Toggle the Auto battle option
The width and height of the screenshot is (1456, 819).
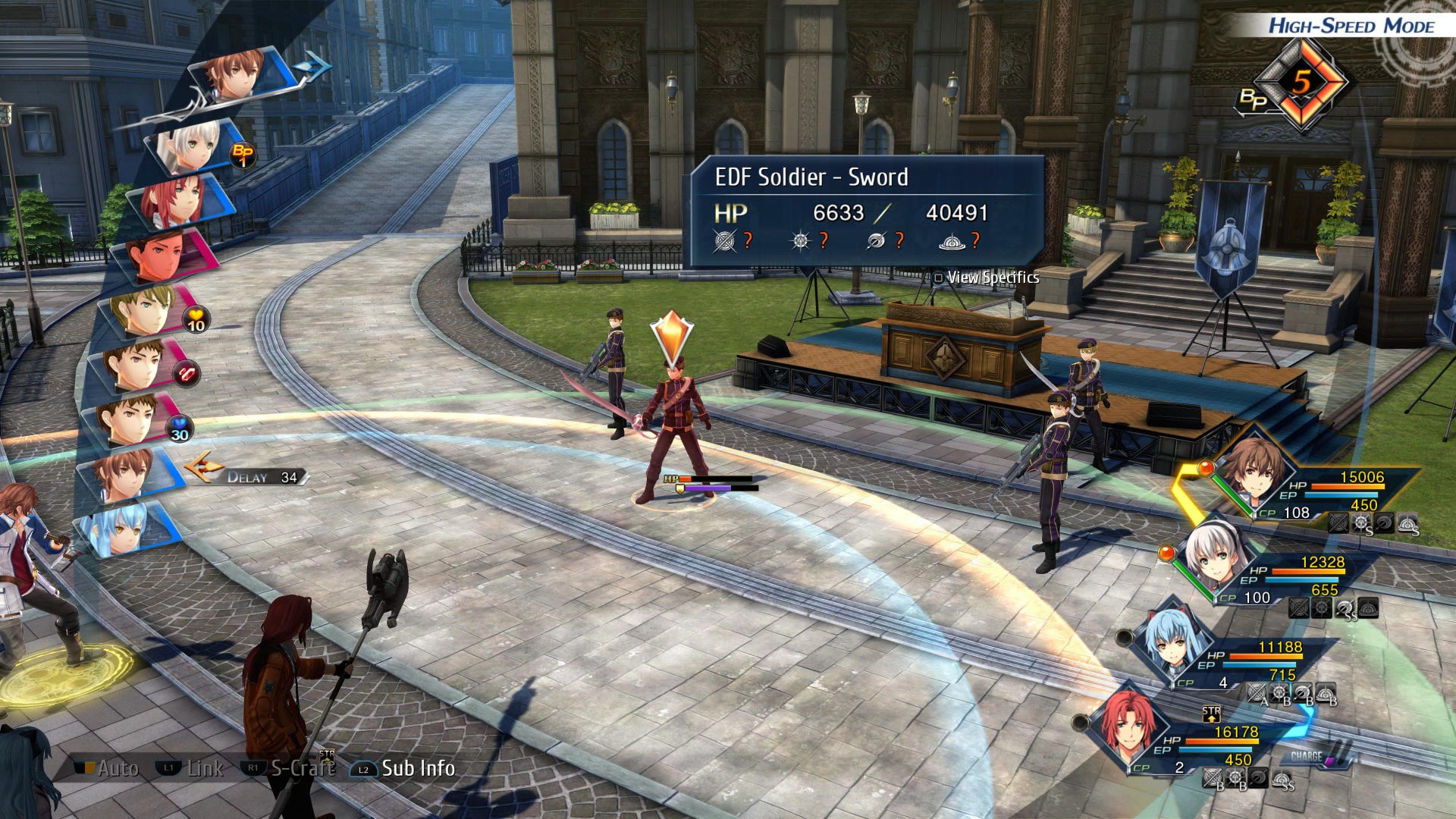point(108,769)
